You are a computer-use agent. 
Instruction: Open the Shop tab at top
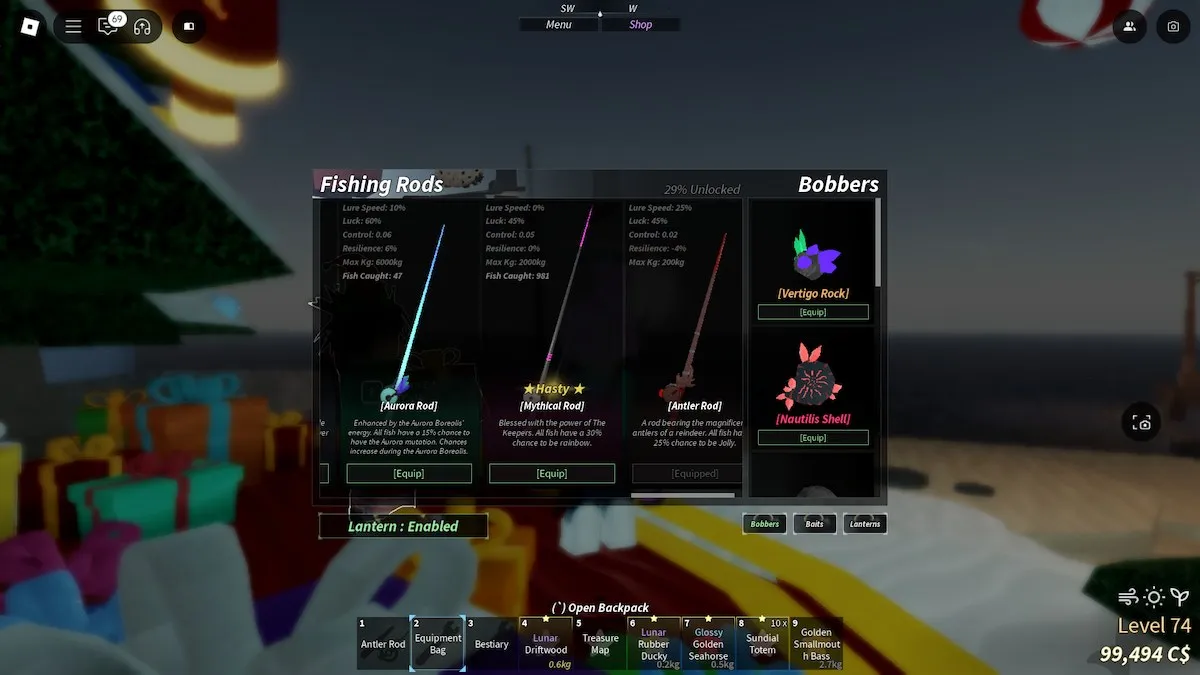pos(640,25)
